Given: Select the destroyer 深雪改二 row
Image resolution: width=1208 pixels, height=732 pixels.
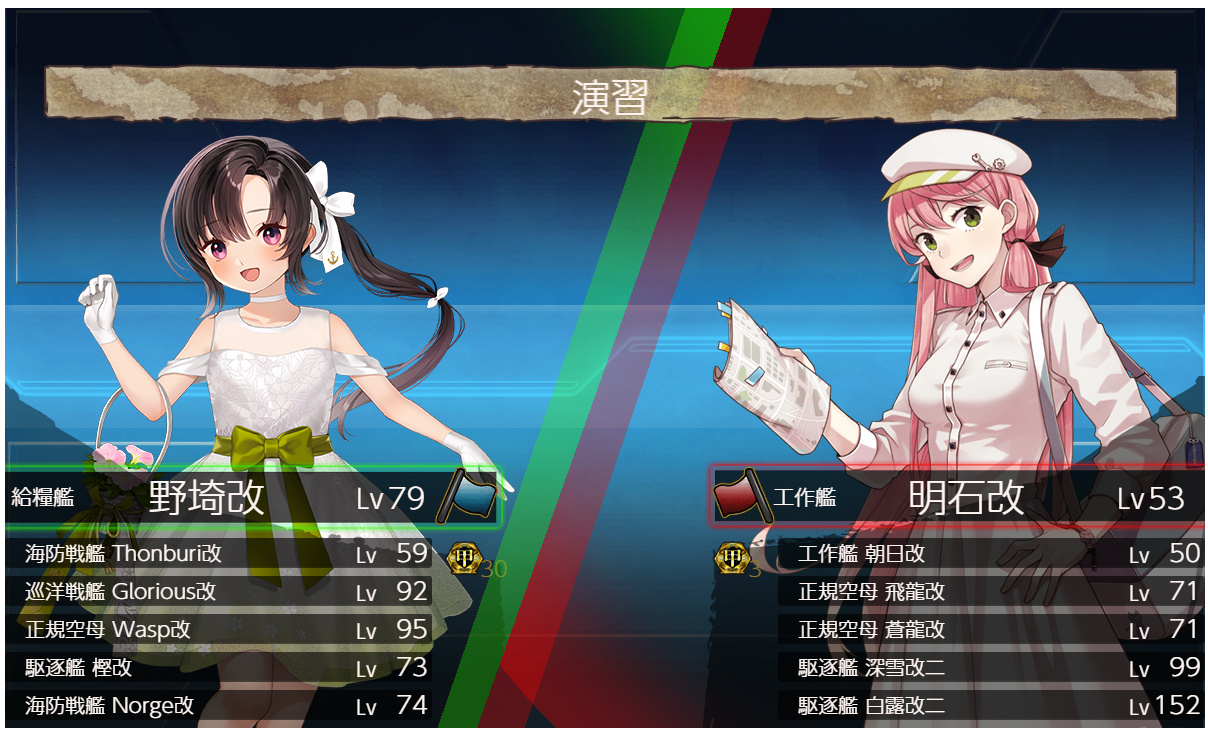Looking at the screenshot, I should coord(990,667).
